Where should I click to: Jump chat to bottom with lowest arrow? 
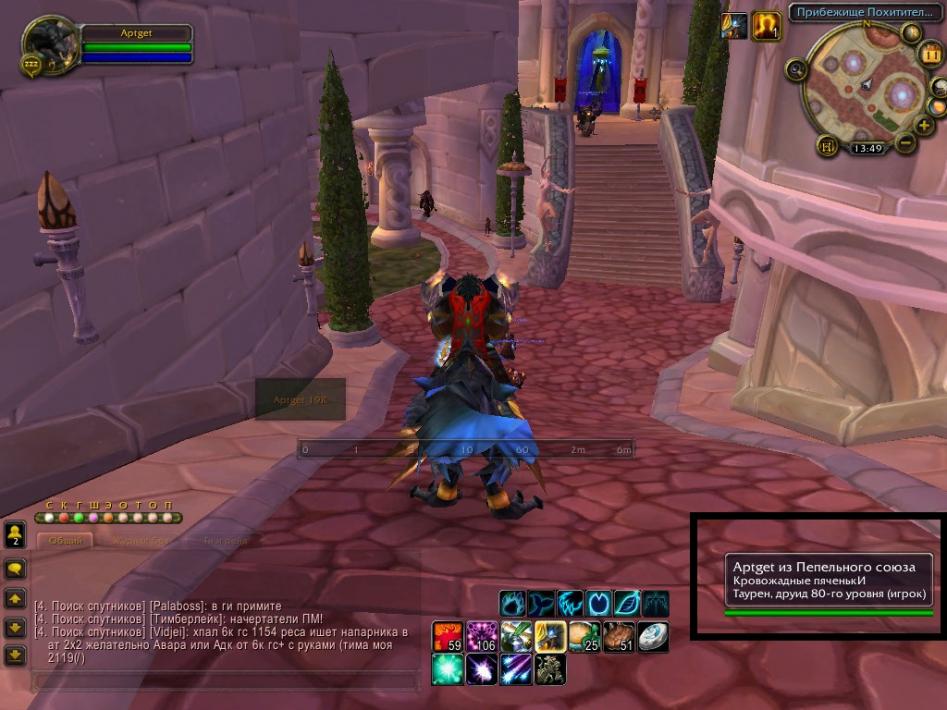coord(15,655)
